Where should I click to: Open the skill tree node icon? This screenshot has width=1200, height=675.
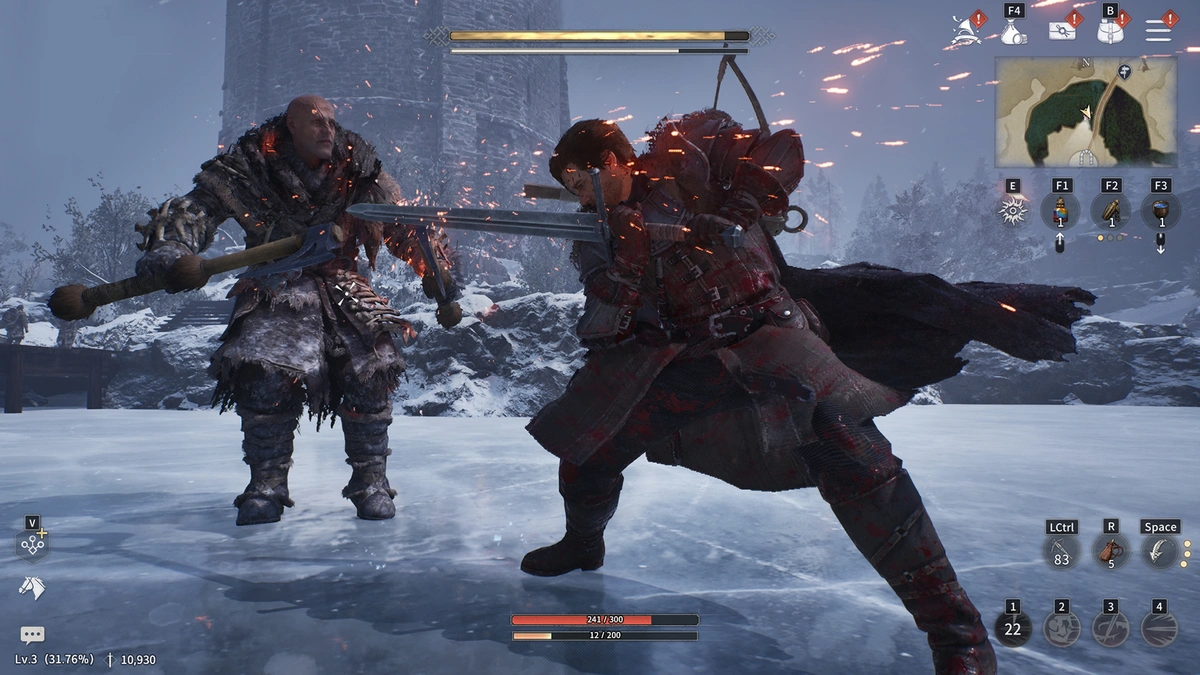pos(33,546)
